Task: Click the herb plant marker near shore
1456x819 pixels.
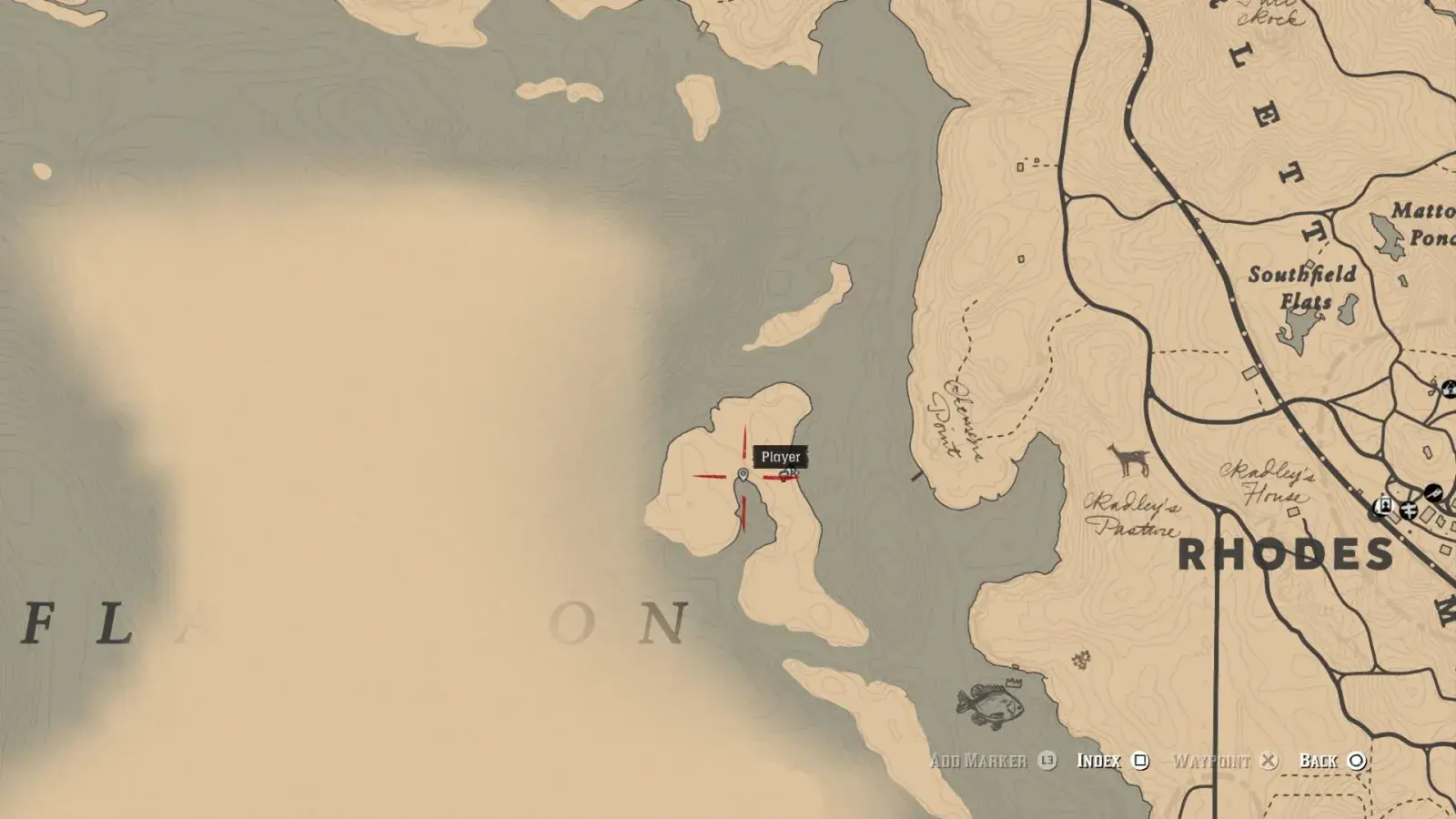Action: coord(1082,658)
